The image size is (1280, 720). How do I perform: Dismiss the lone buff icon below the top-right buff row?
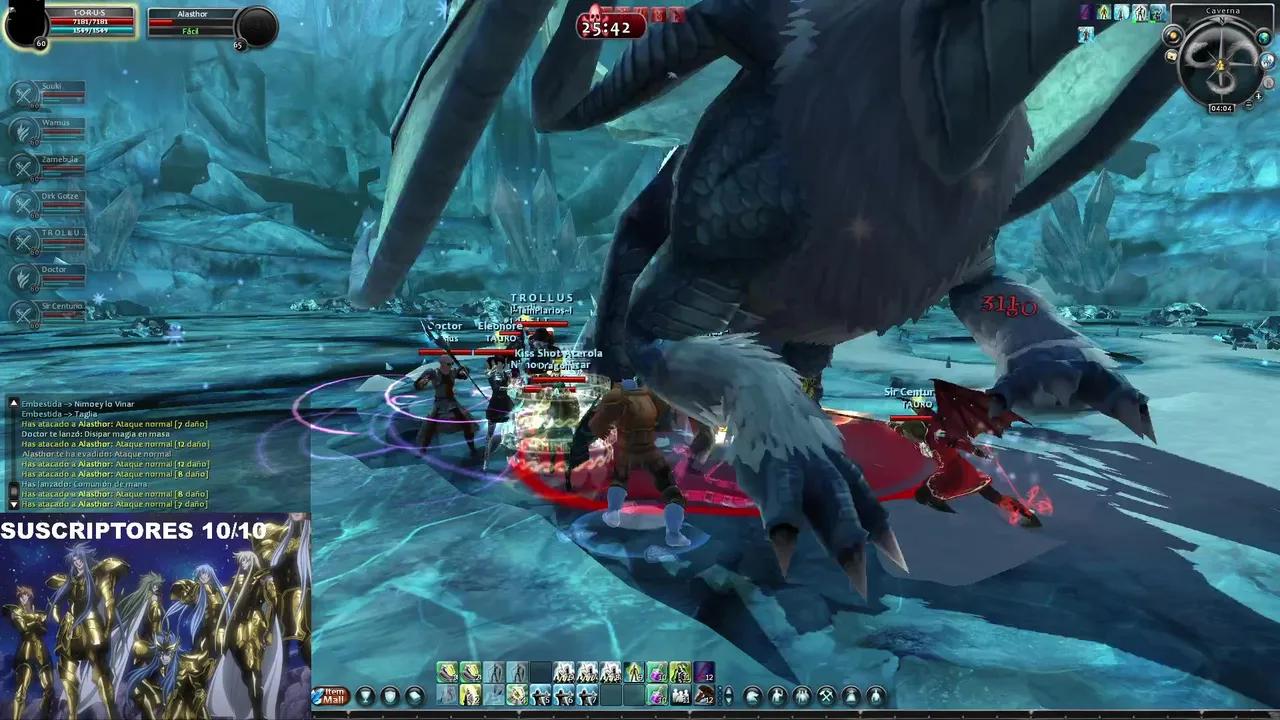pos(1086,34)
